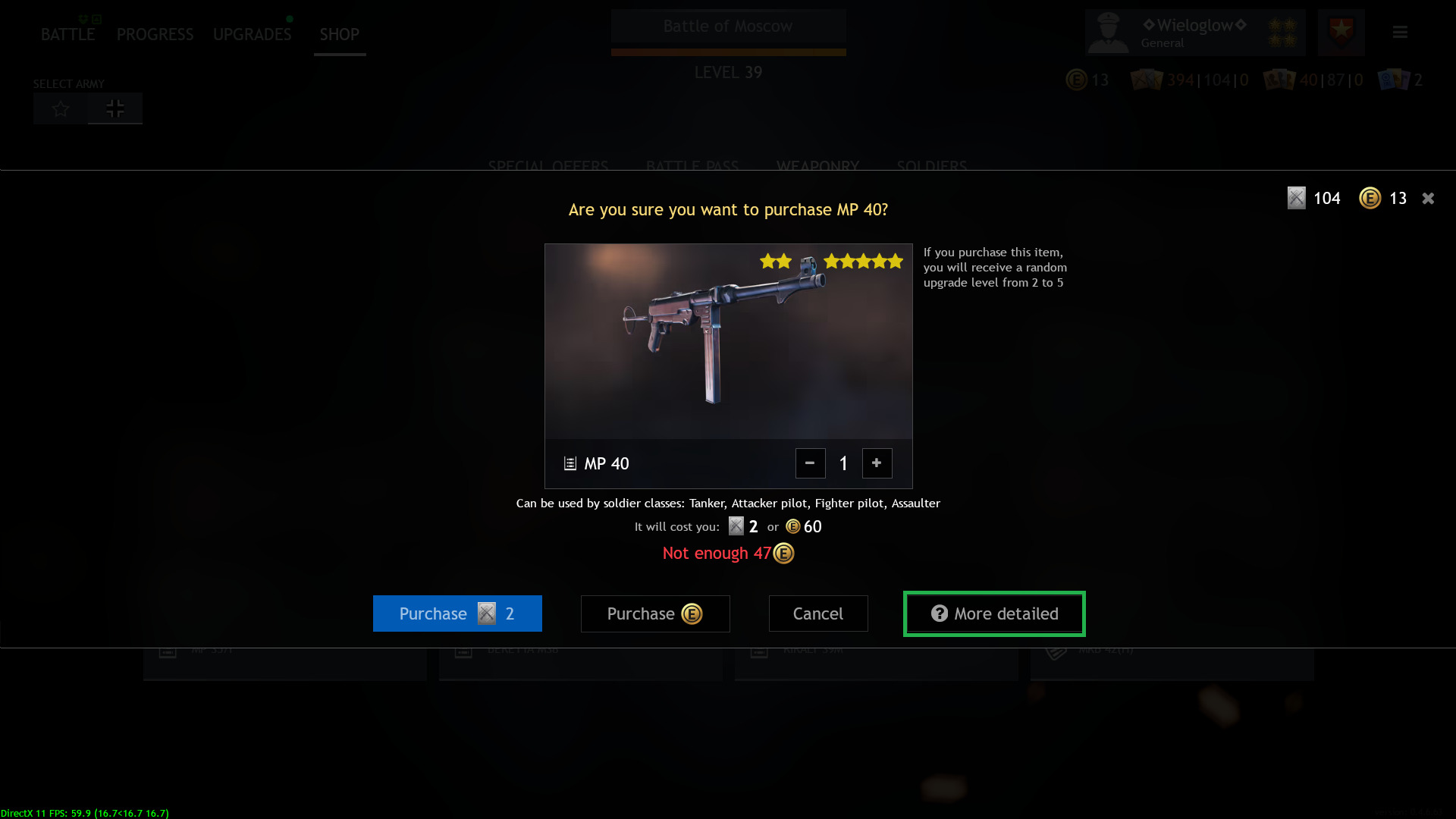Increase purchase quantity with plus button
The image size is (1456, 819).
point(877,463)
